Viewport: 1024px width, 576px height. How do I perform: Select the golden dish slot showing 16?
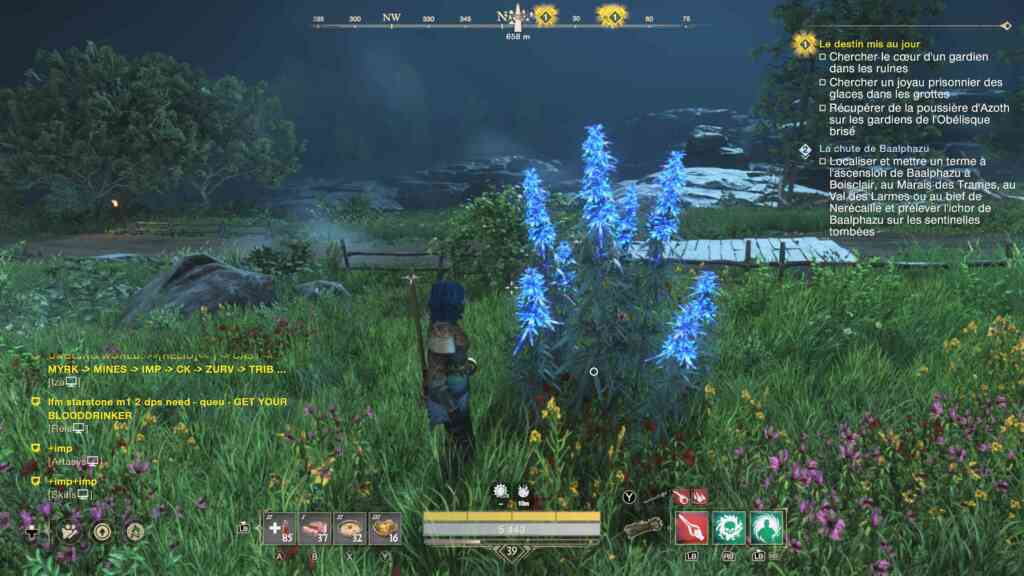coord(385,529)
